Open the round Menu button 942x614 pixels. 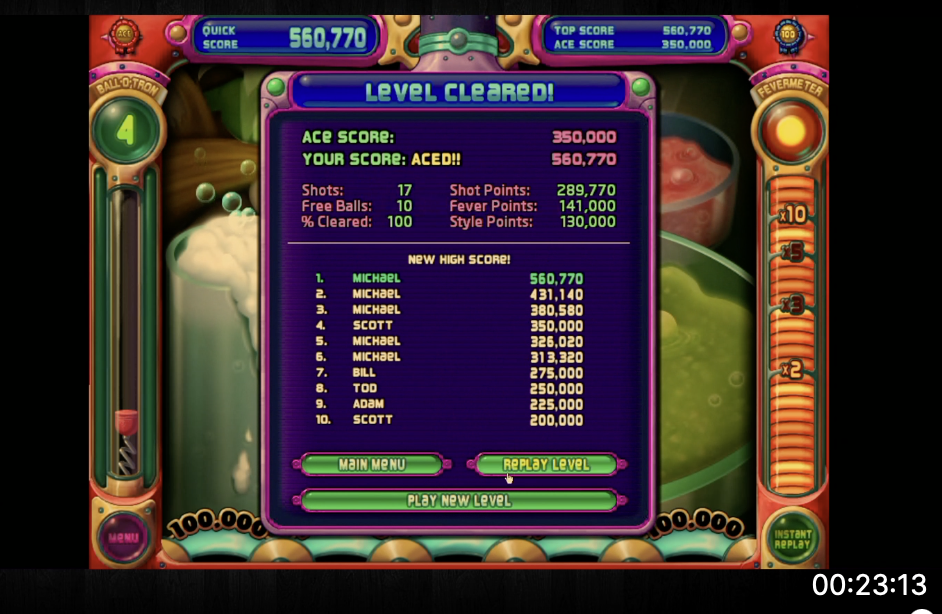[122, 537]
